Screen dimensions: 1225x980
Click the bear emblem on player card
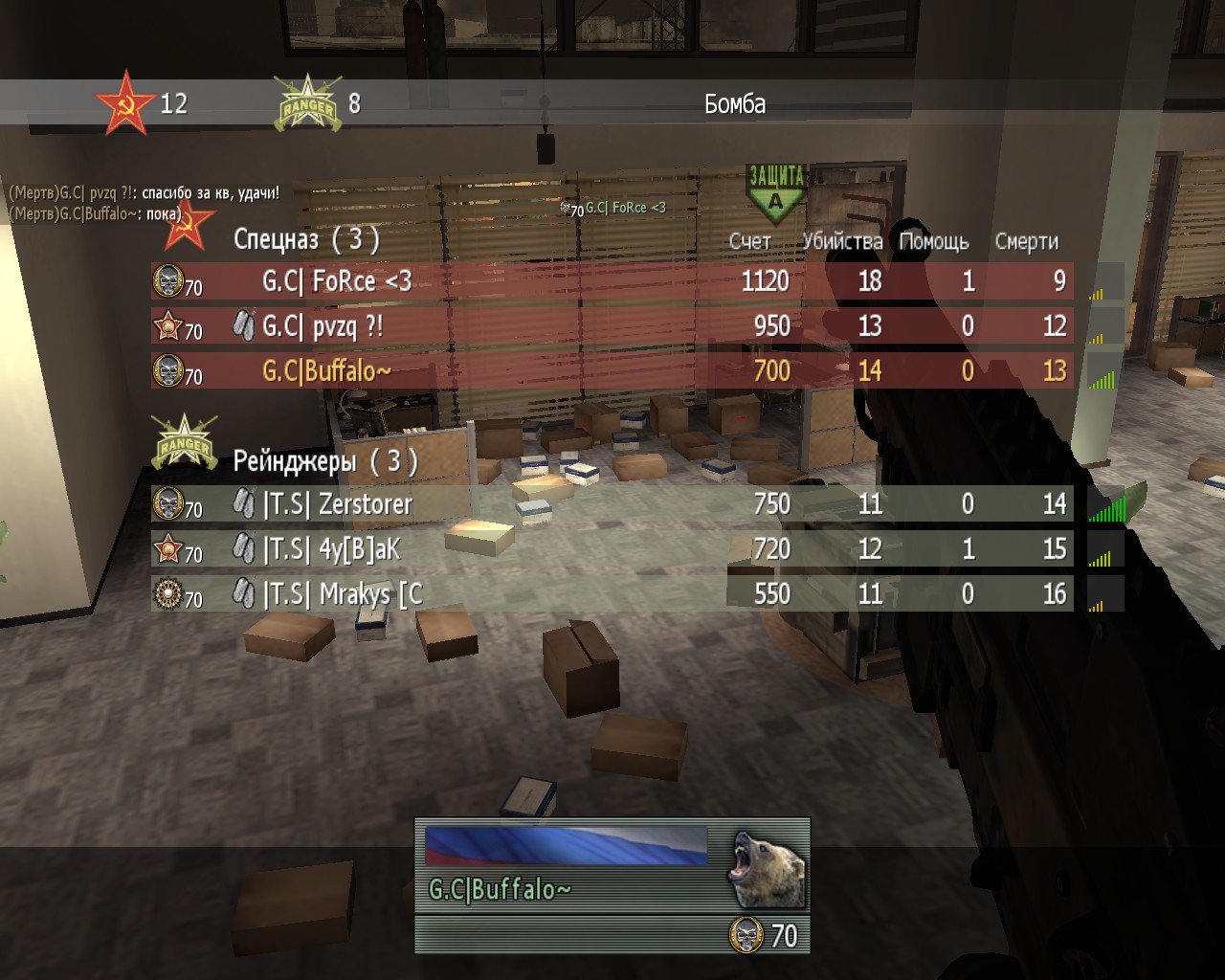[x=768, y=868]
